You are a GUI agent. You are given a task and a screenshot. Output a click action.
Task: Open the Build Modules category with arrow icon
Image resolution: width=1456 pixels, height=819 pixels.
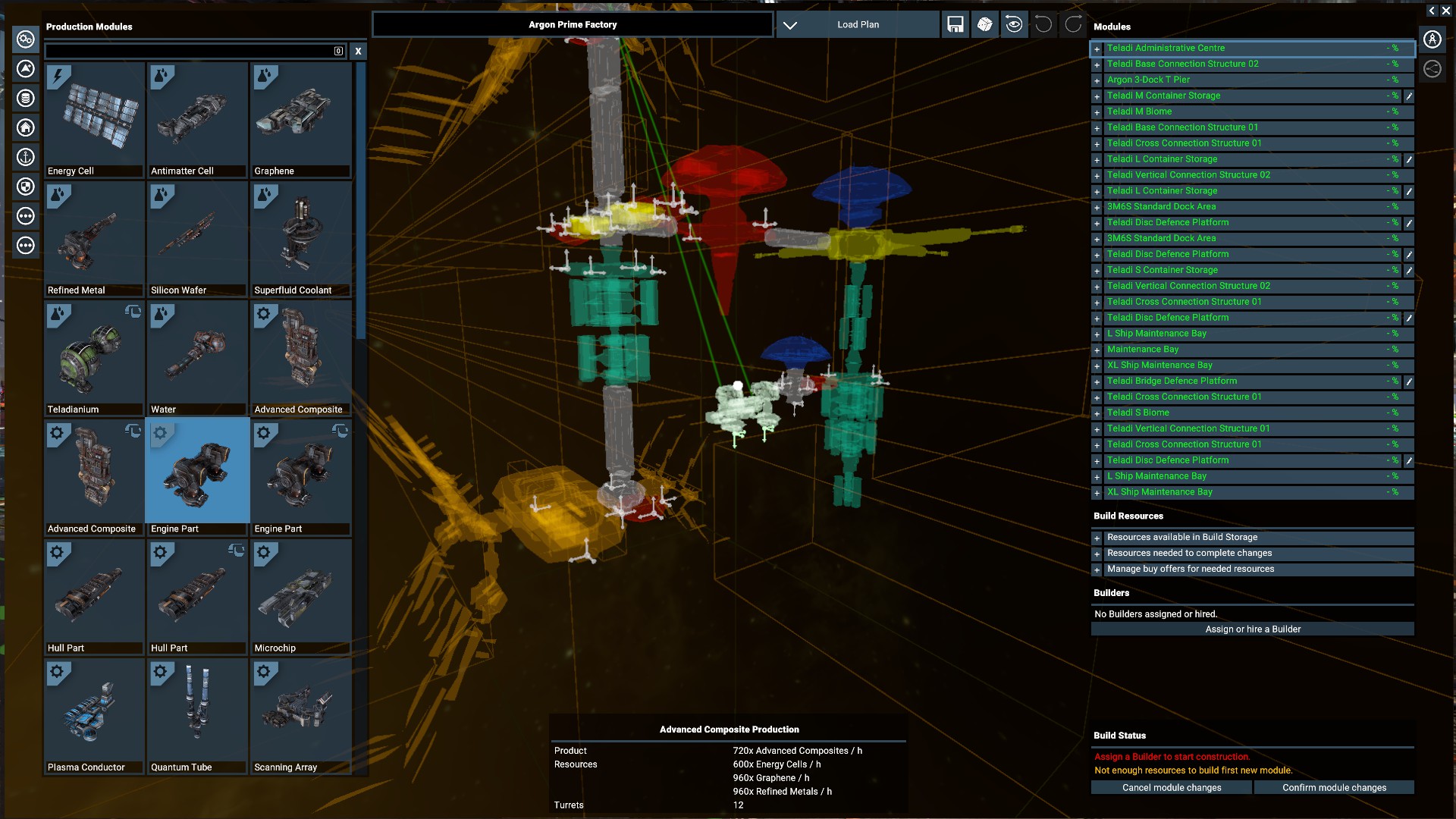[26, 68]
